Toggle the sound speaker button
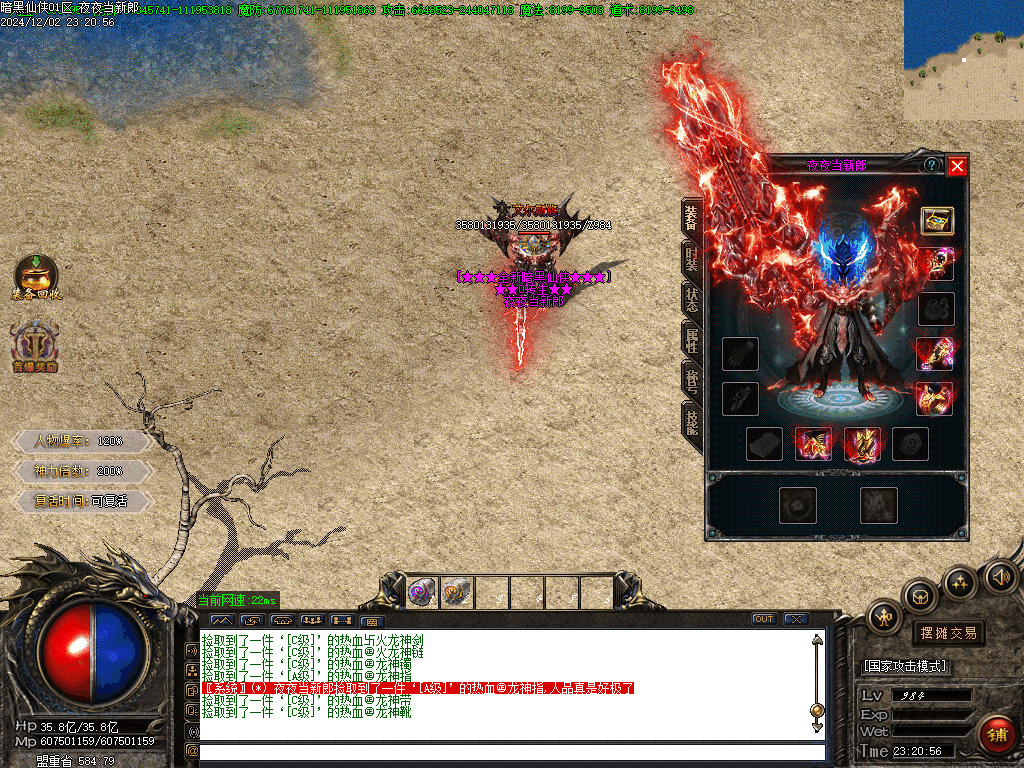The image size is (1024, 768). [999, 577]
